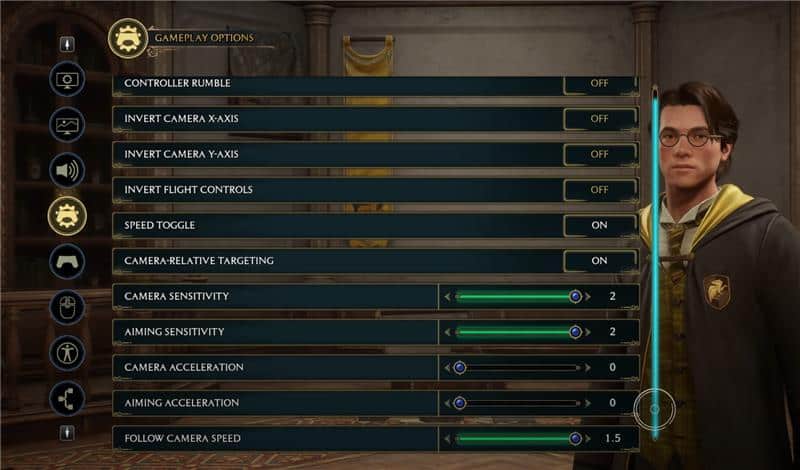Open the Display options monitor tab
The height and width of the screenshot is (470, 800).
pyautogui.click(x=67, y=79)
